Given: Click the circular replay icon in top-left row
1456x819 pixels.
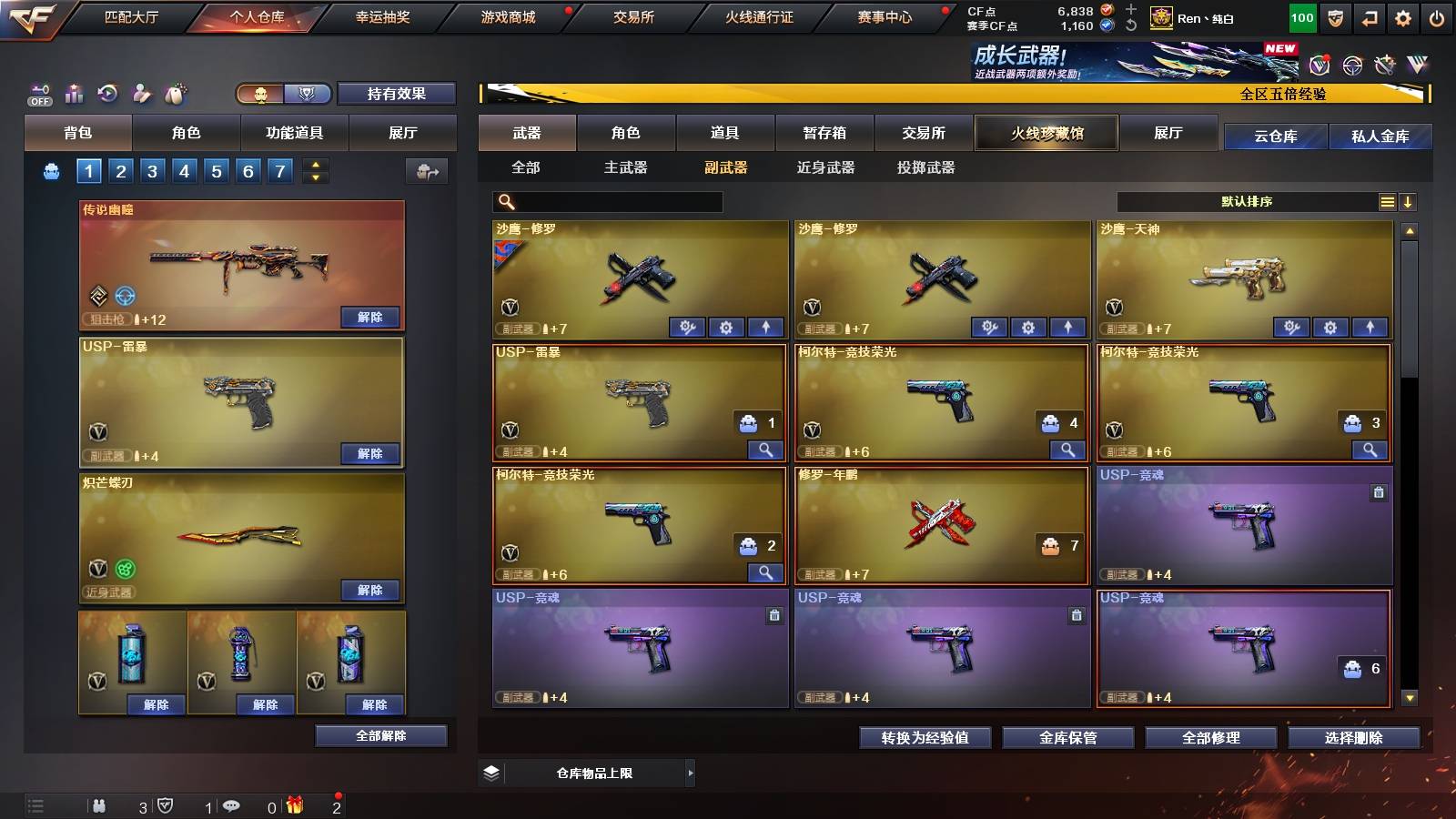Looking at the screenshot, I should point(107,93).
